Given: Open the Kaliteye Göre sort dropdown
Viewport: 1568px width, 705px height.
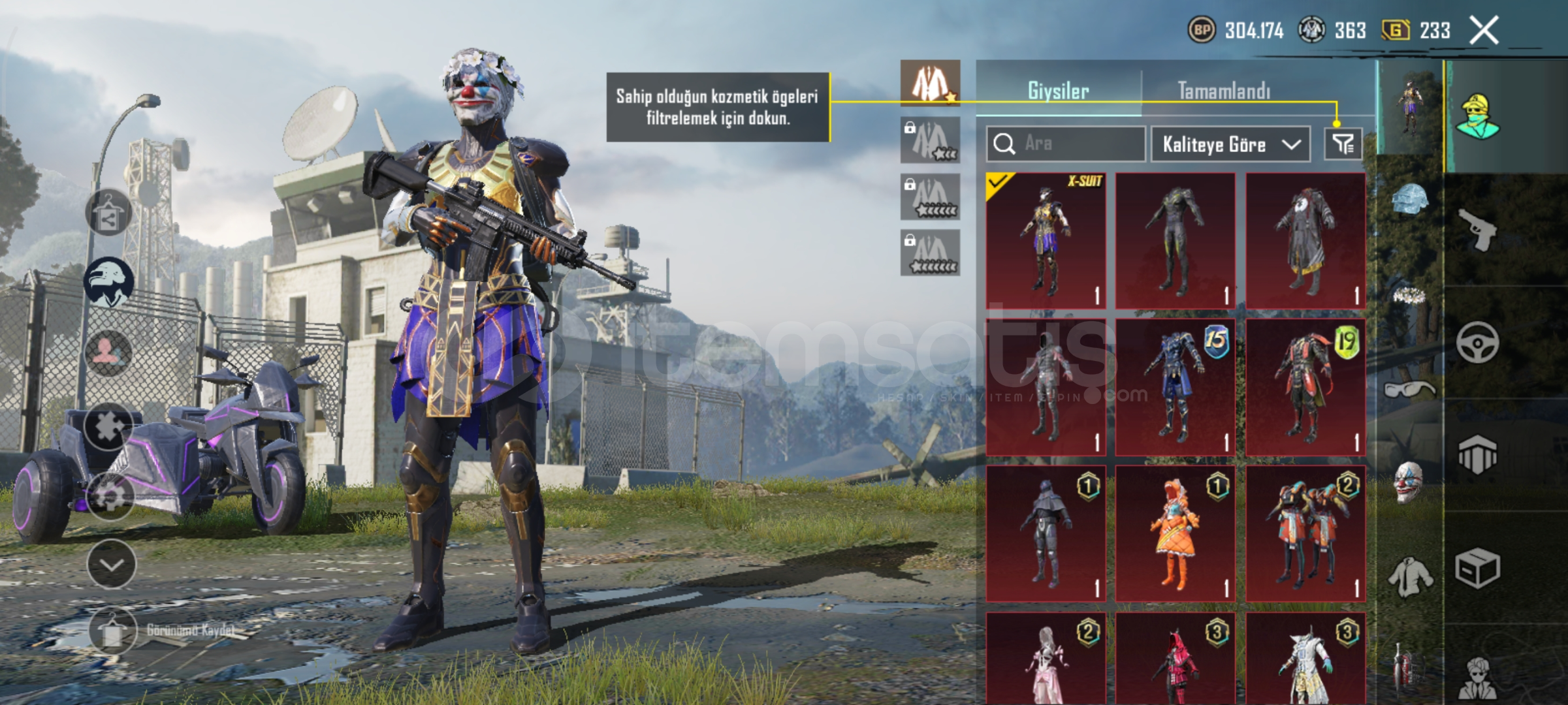Looking at the screenshot, I should pyautogui.click(x=1230, y=144).
